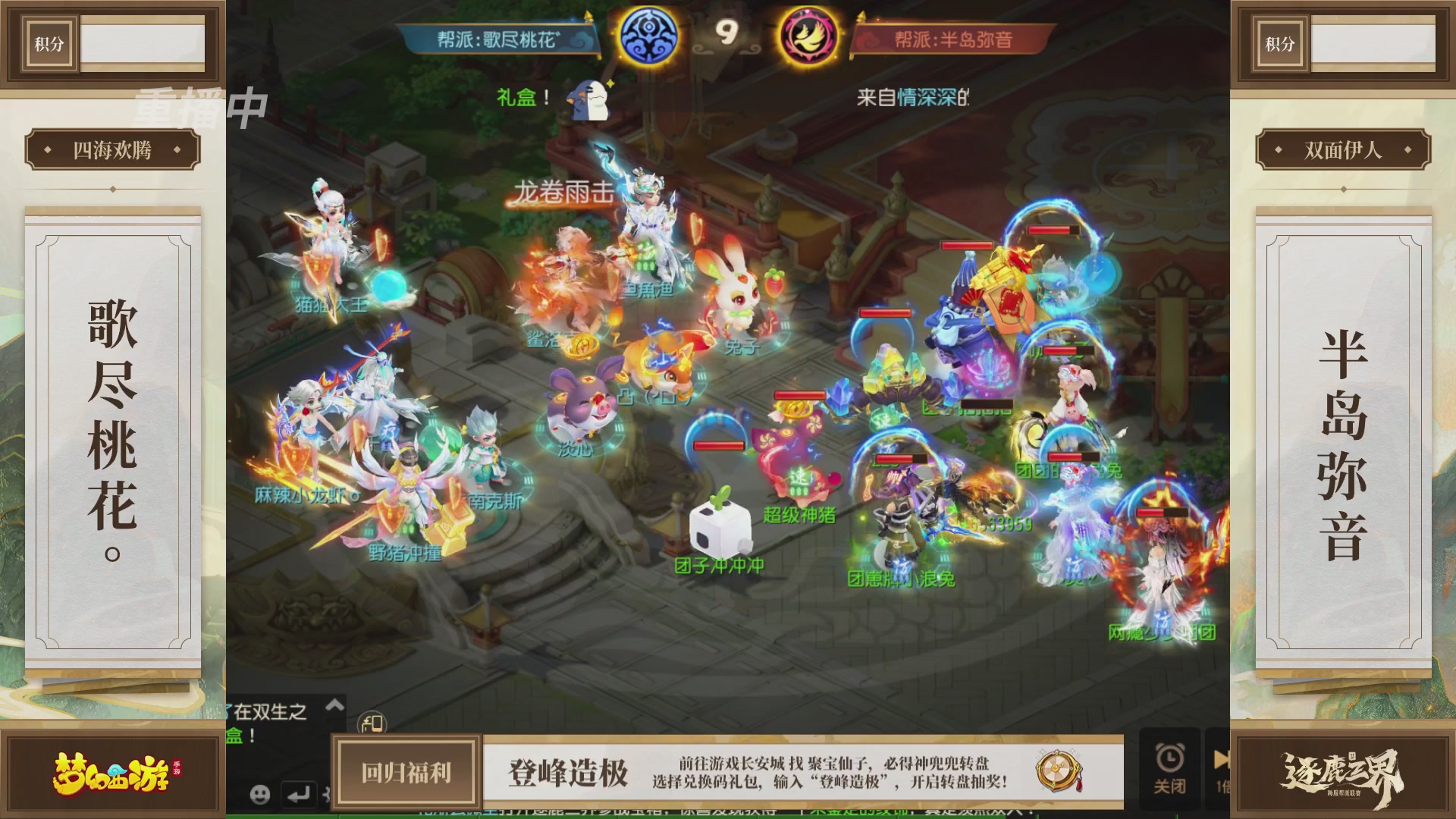Click the 四海欢腾 team nameplate
The image size is (1456, 819).
(111, 149)
